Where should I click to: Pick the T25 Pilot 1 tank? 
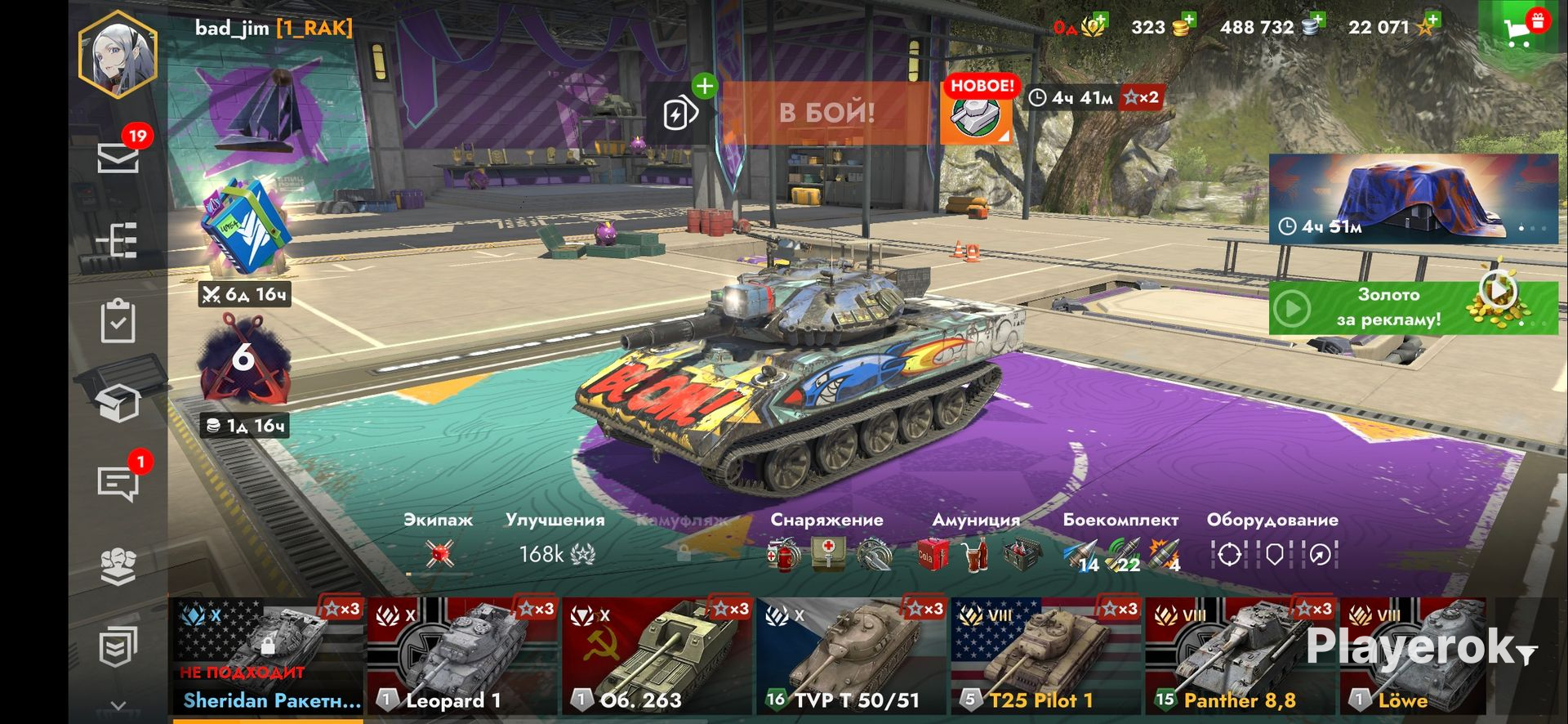tap(1046, 657)
